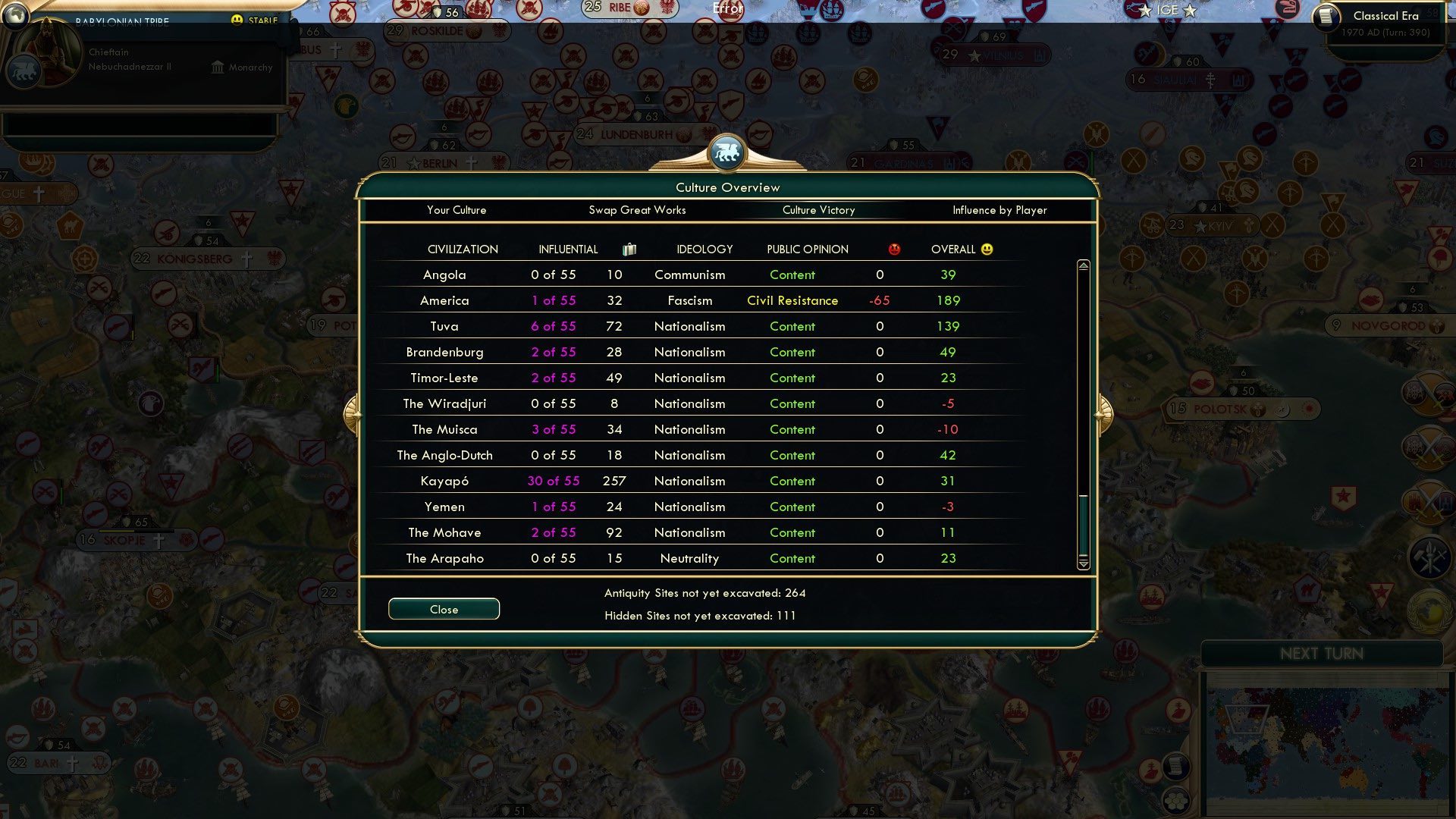Viewport: 1456px width, 819px height.
Task: Click the Monarchy government icon
Action: tap(218, 67)
